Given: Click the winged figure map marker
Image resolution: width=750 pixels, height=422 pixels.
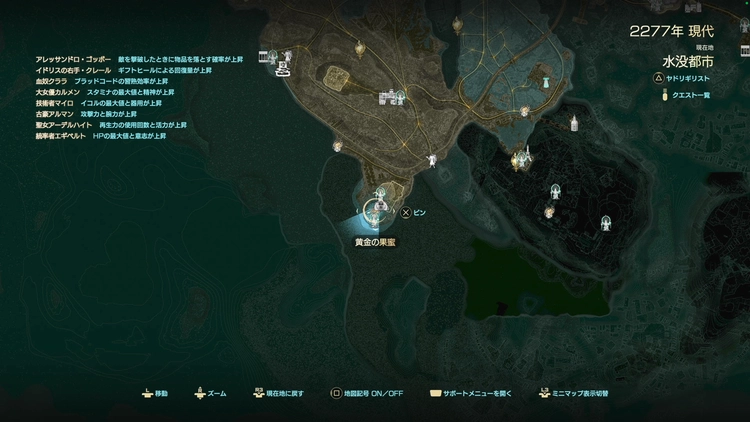Looking at the screenshot, I should coord(431,159).
